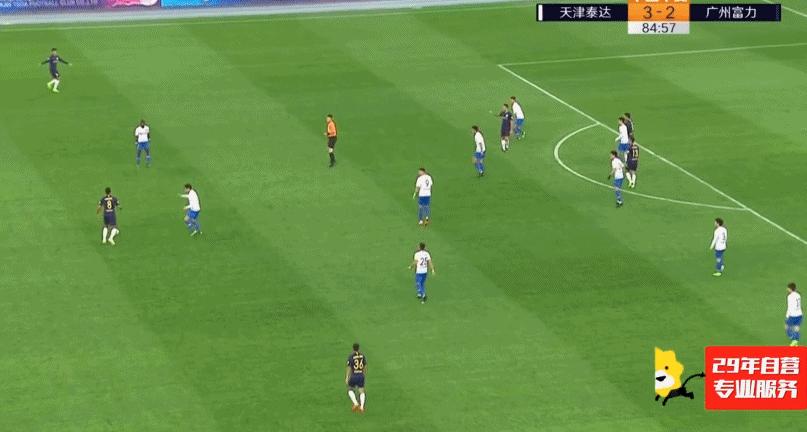807x432 pixels.
Task: Open the red 29年自营 advertisement banner
Action: click(754, 378)
